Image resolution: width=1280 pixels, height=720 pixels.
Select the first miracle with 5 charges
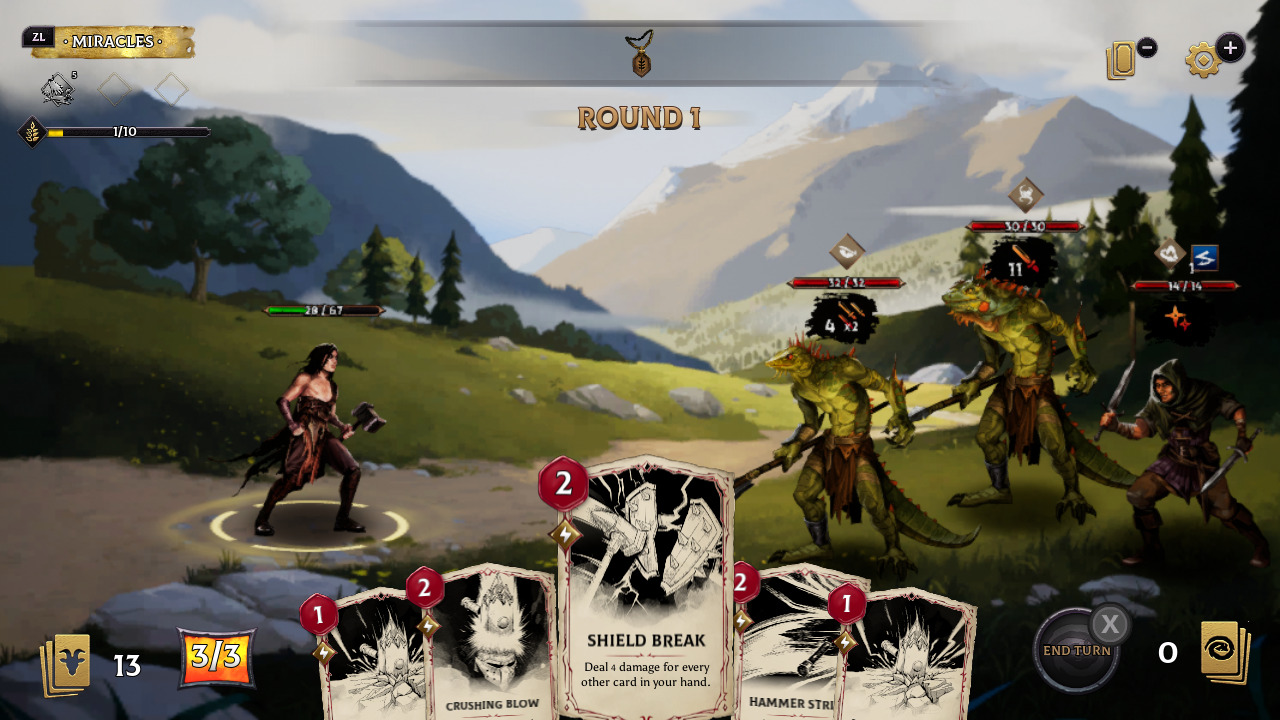pyautogui.click(x=57, y=91)
